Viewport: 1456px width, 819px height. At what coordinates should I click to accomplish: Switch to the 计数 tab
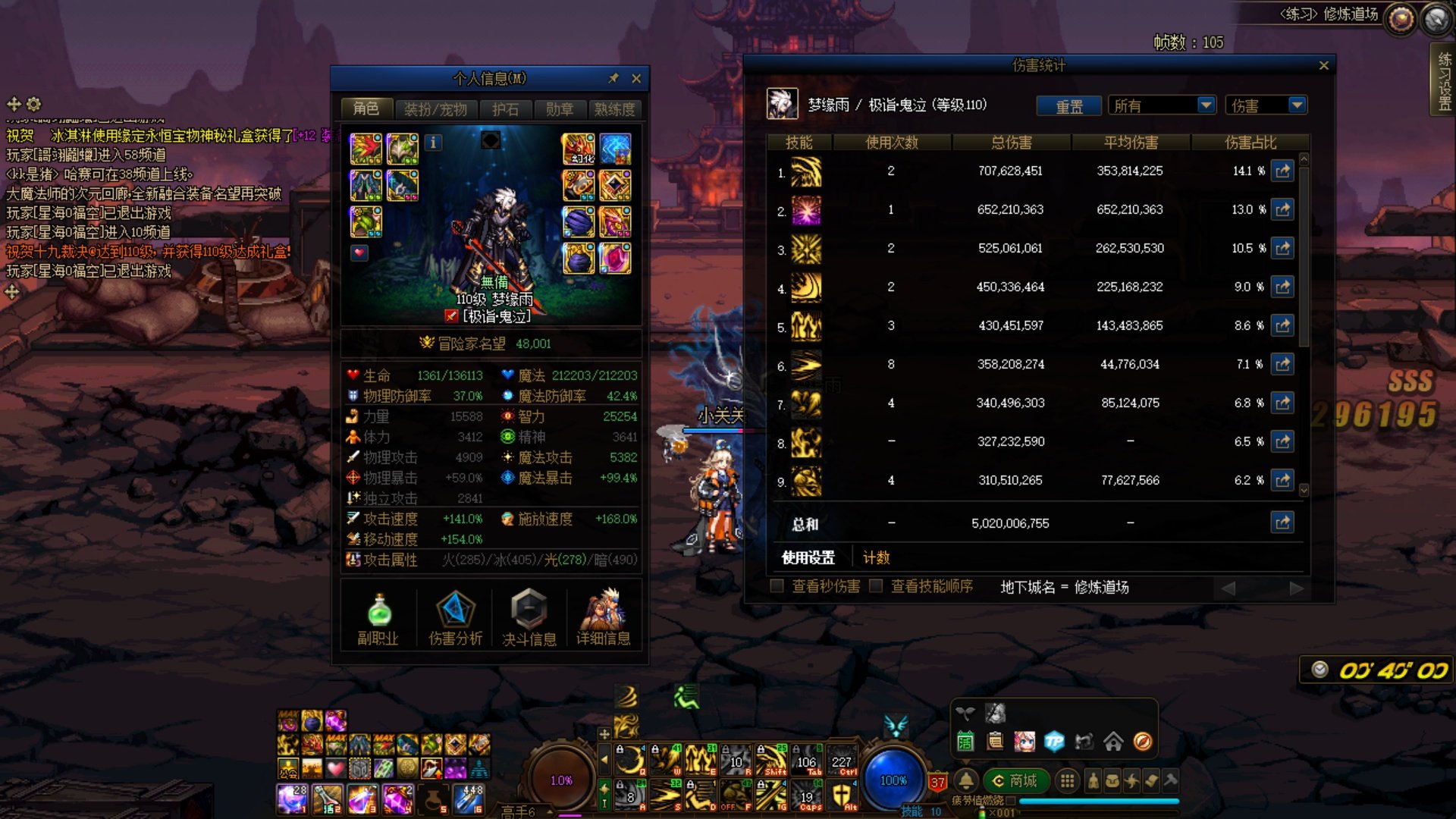877,558
